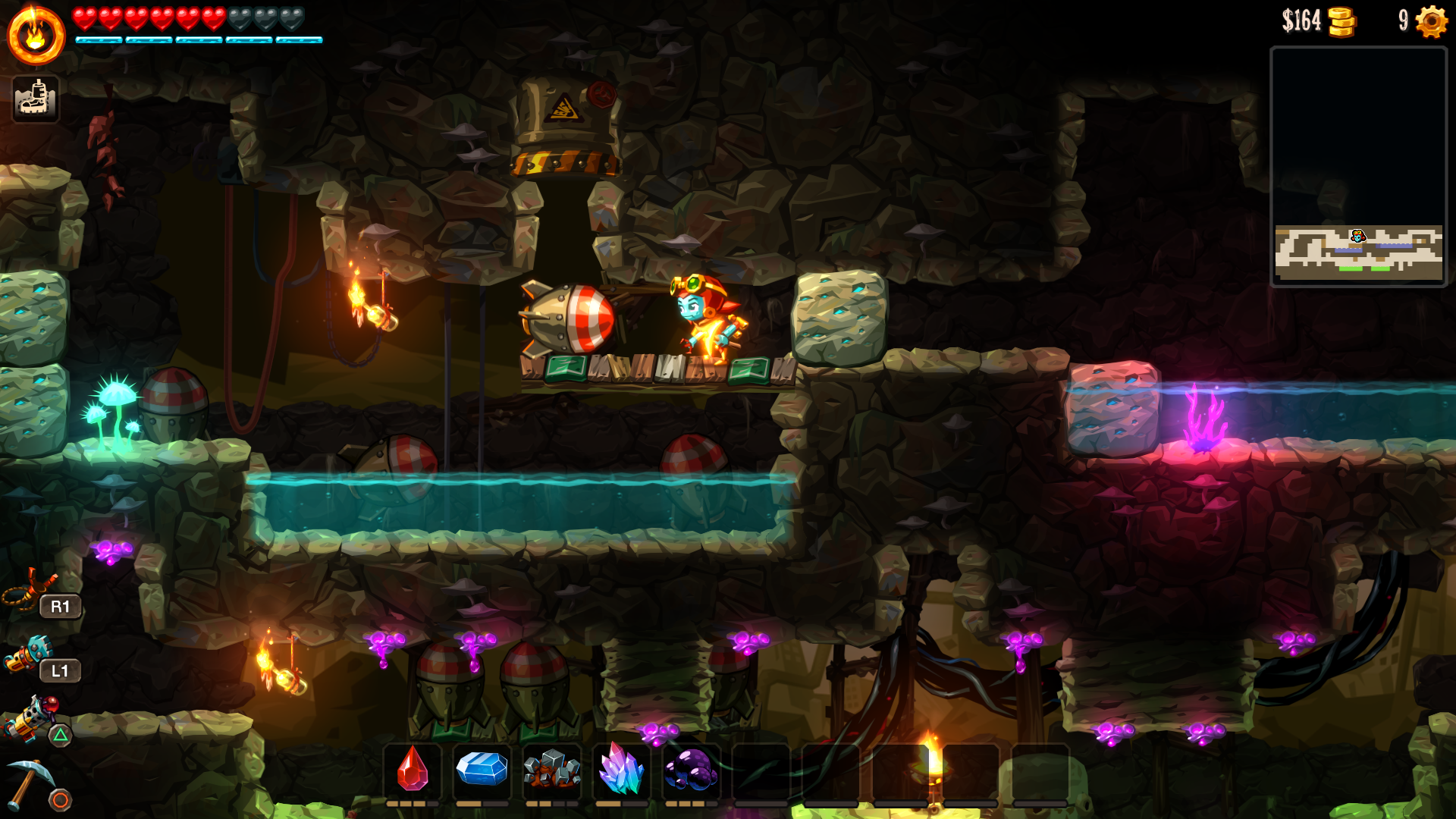The image size is (1456, 819).
Task: Choose the pickaxe tool icon
Action: [30, 782]
